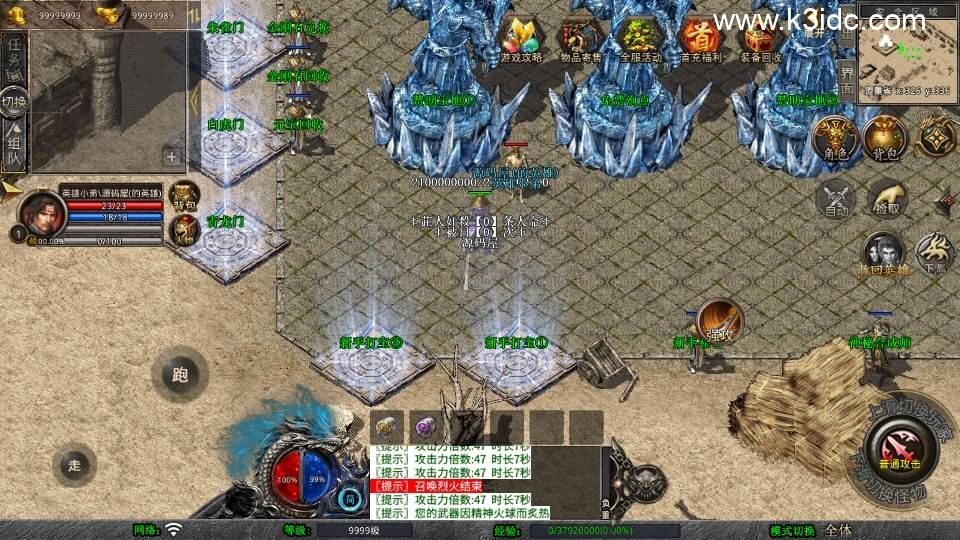Open the 全服活动 server events icon

(641, 39)
